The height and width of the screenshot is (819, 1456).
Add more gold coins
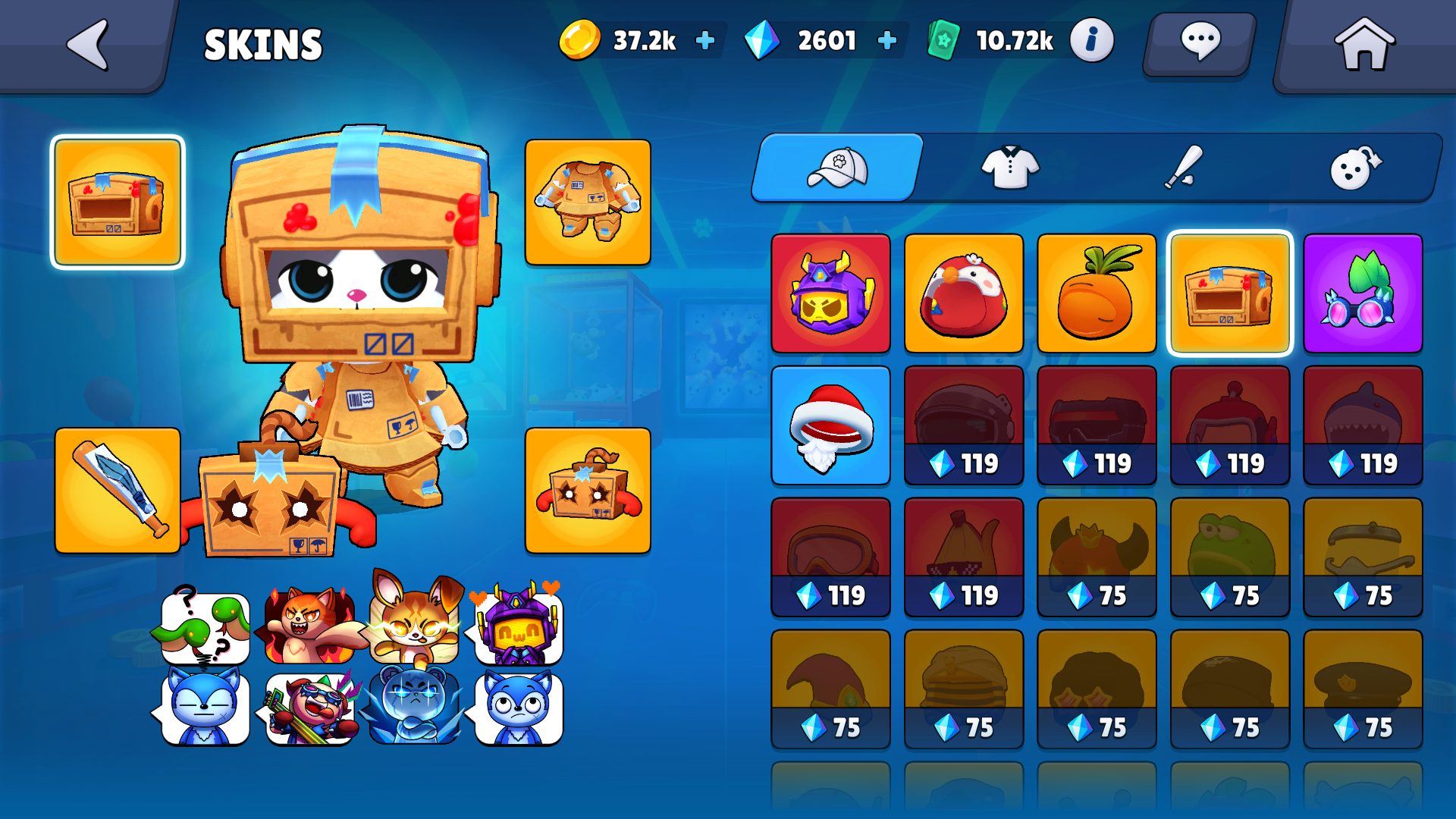[705, 40]
